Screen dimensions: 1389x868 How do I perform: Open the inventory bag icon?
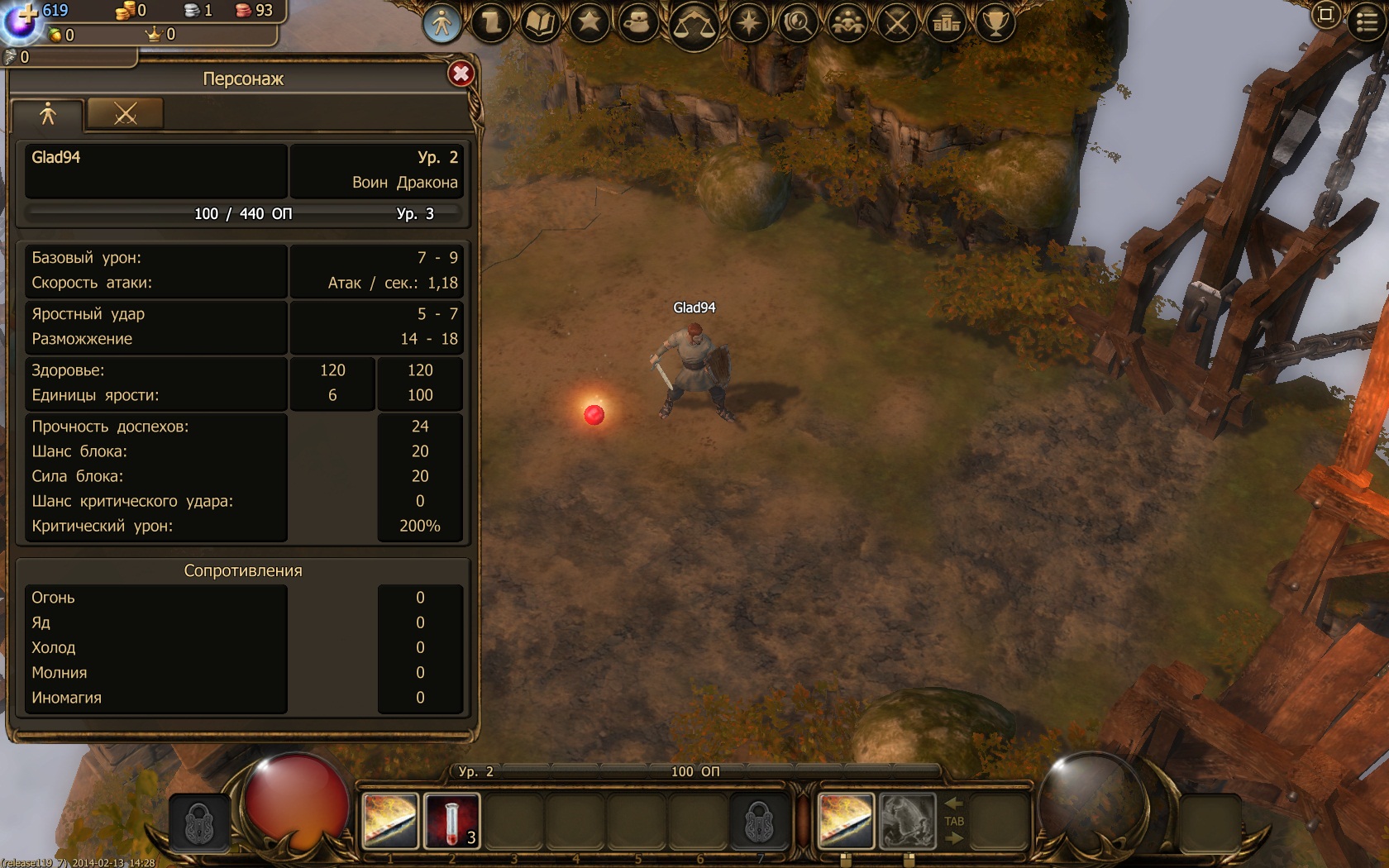coord(638,23)
